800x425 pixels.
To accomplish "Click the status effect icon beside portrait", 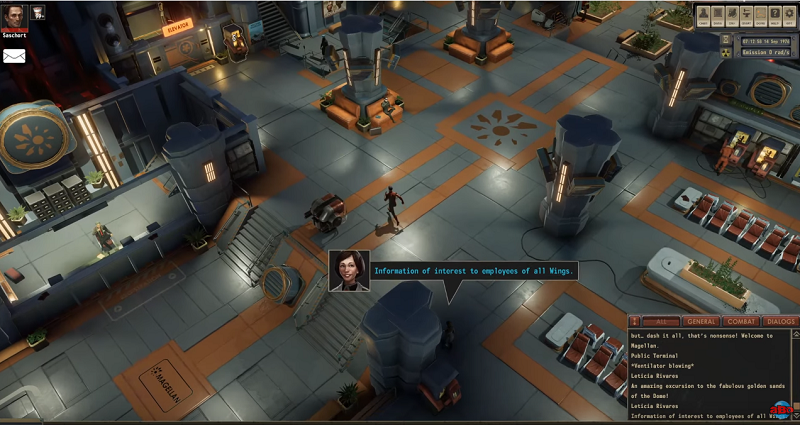I will (x=37, y=12).
